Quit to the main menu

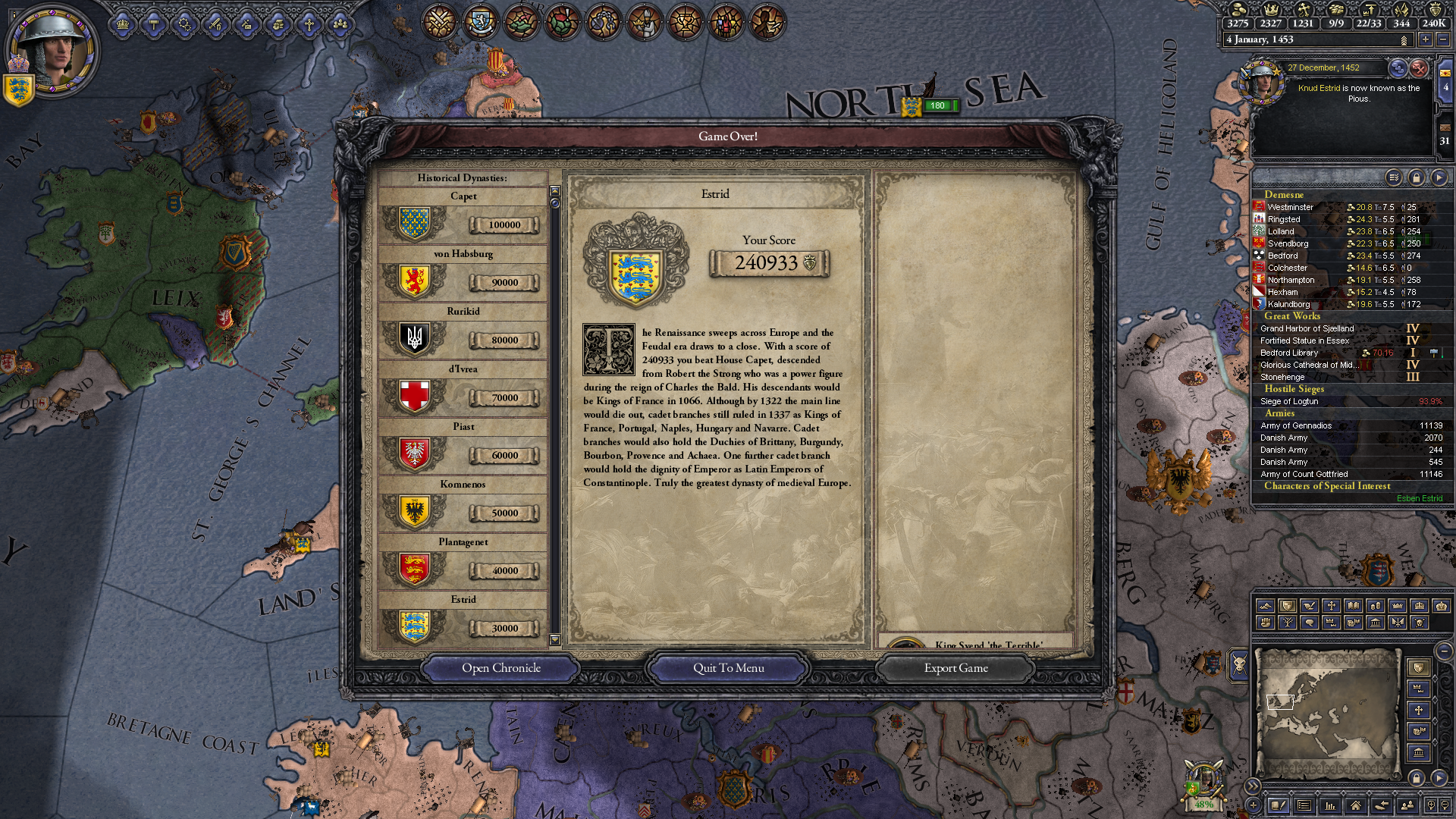pos(728,668)
